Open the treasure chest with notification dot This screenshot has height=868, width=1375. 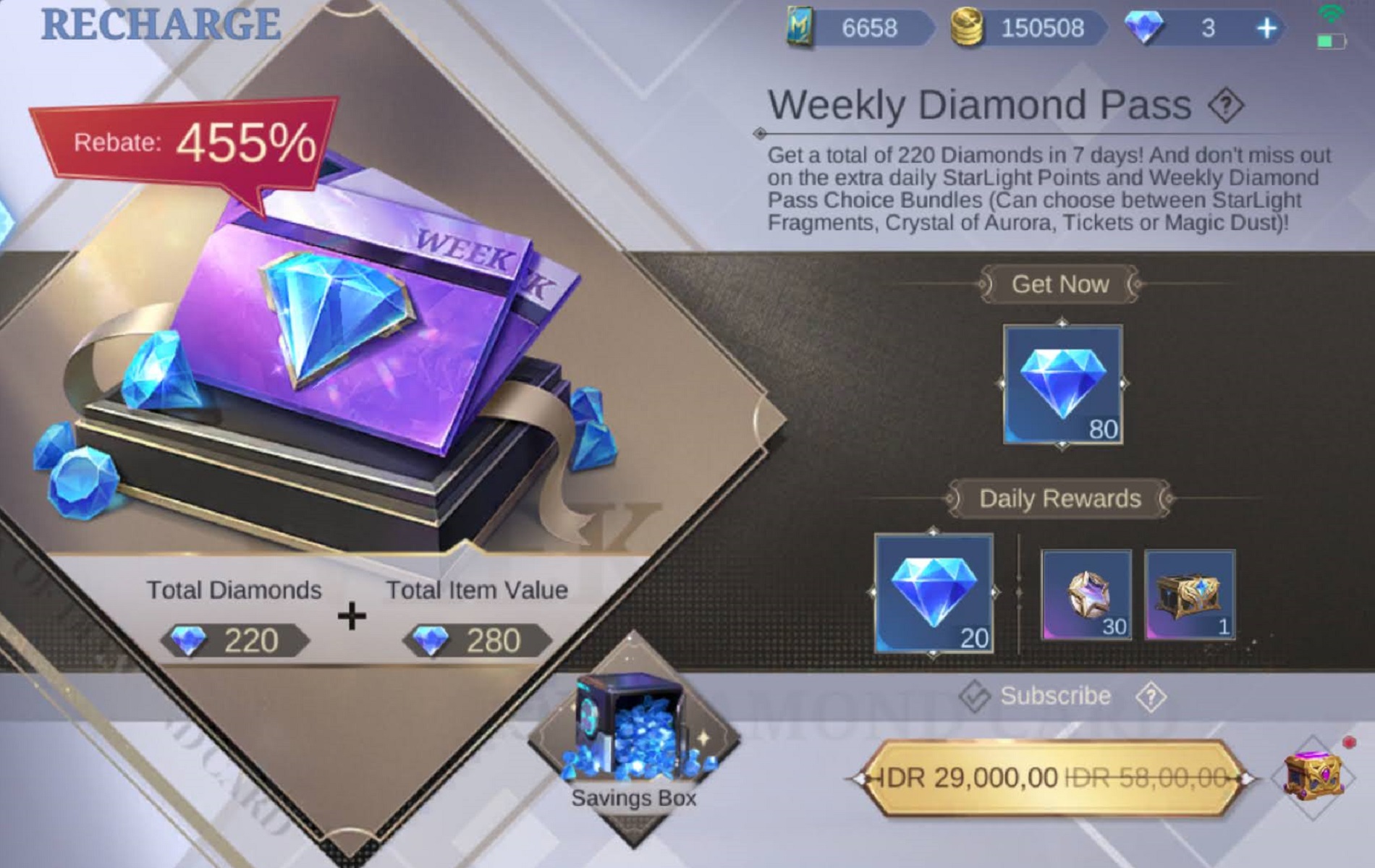pyautogui.click(x=1313, y=778)
